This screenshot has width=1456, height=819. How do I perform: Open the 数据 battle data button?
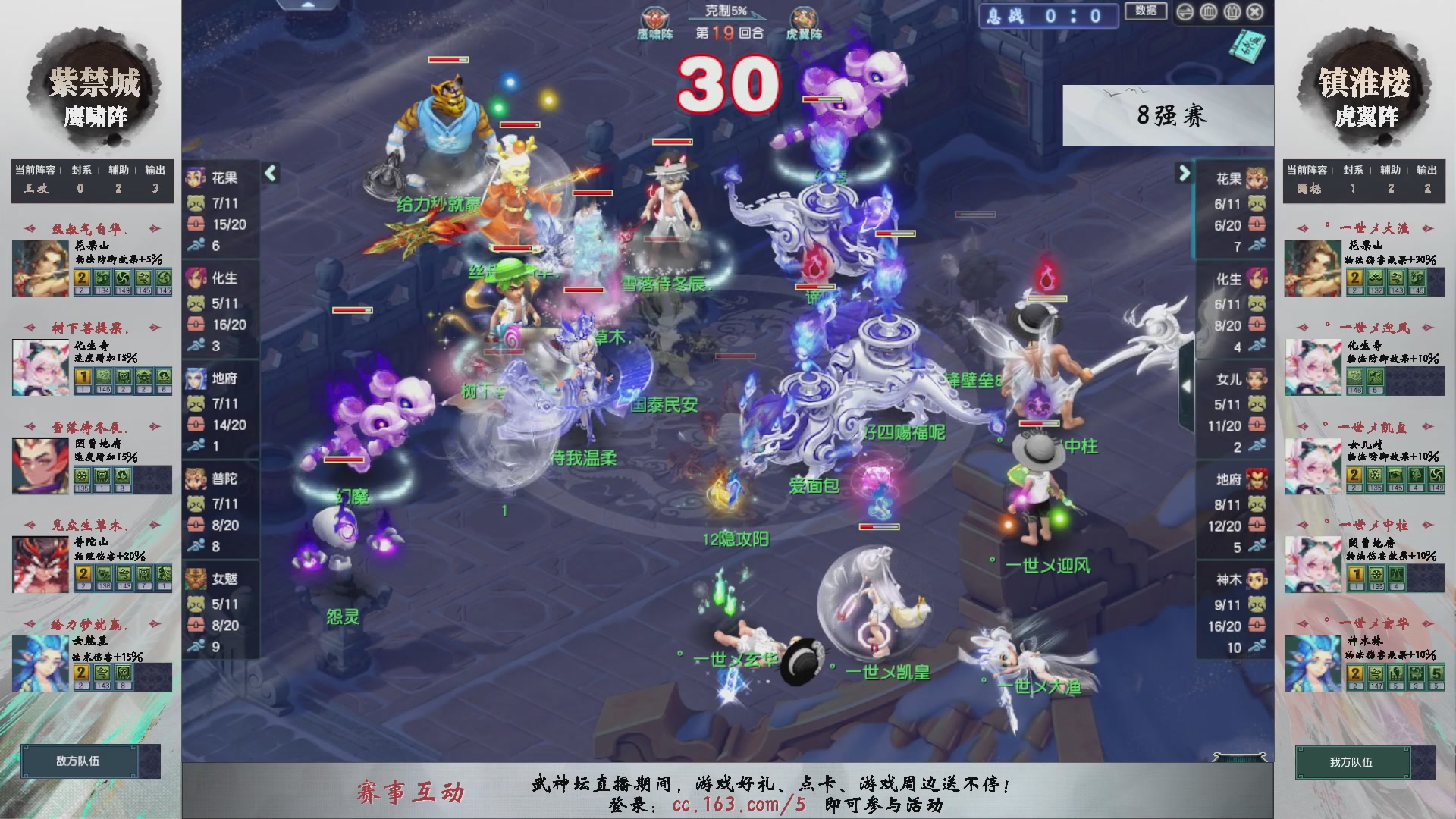[1146, 13]
